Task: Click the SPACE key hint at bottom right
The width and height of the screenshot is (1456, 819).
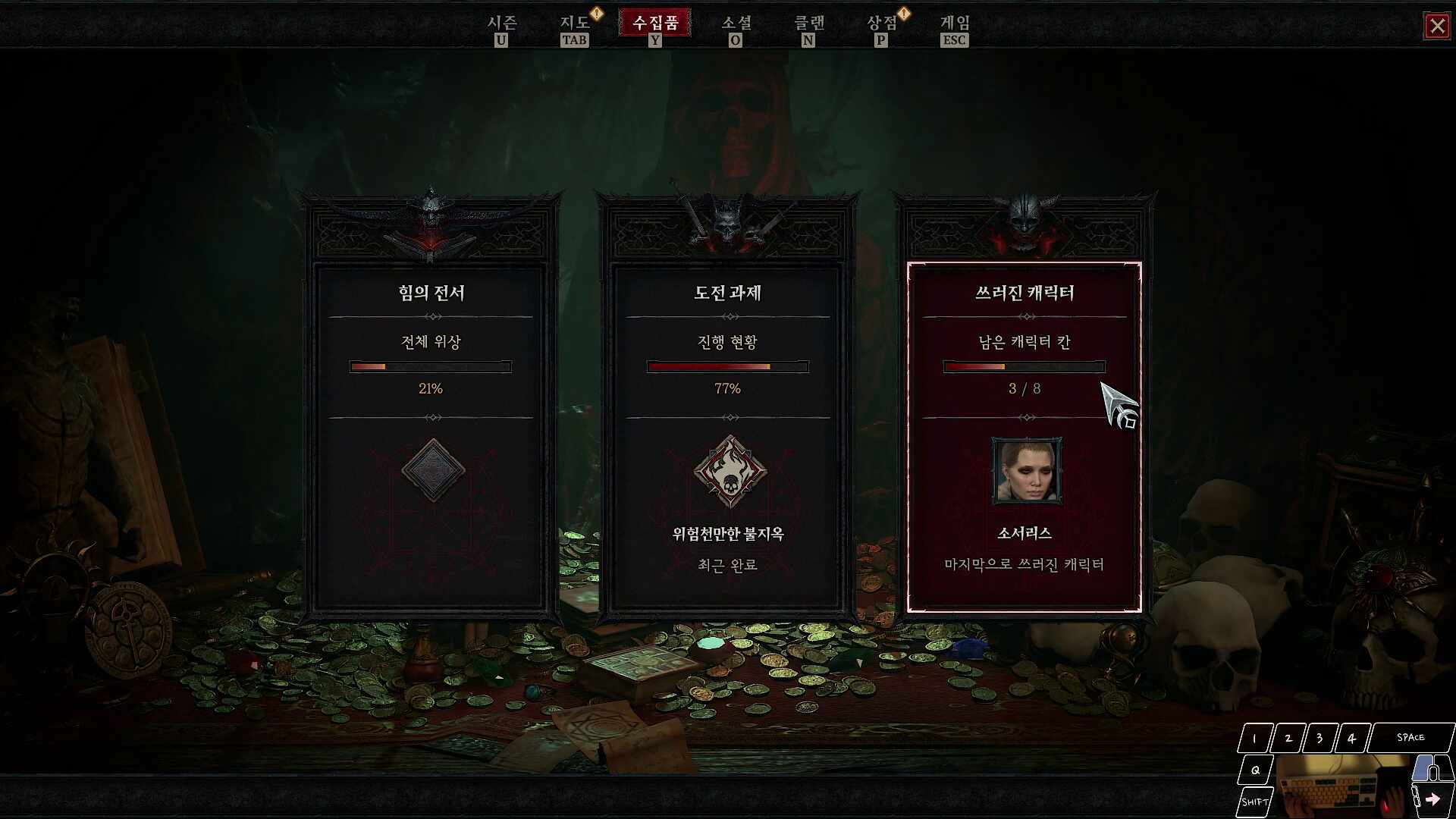Action: pyautogui.click(x=1409, y=736)
